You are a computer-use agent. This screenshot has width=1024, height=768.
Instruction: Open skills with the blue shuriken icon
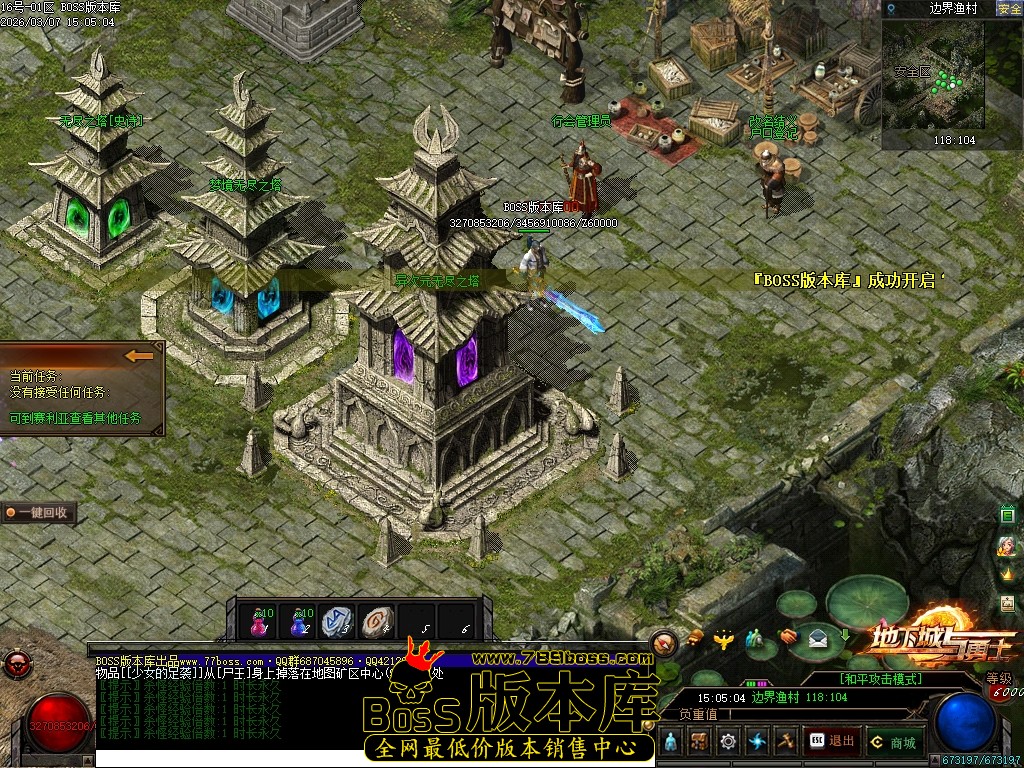pos(757,742)
